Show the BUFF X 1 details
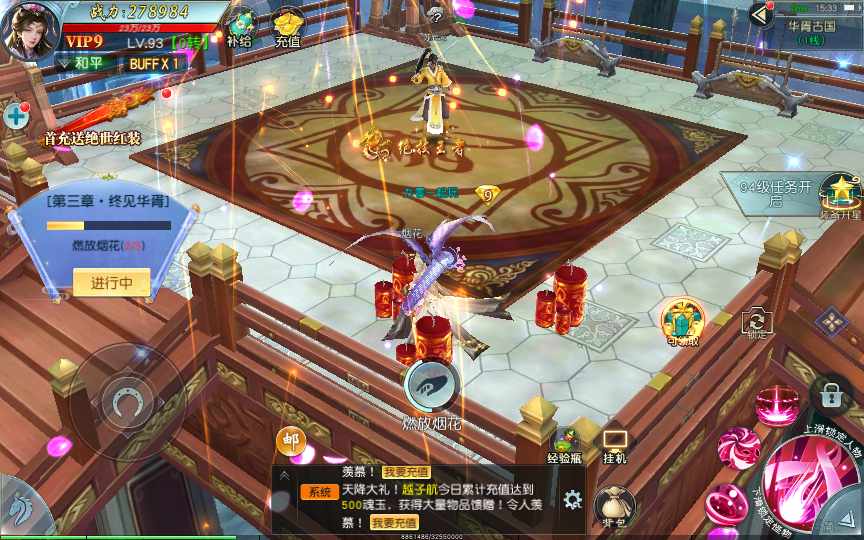 coord(153,62)
